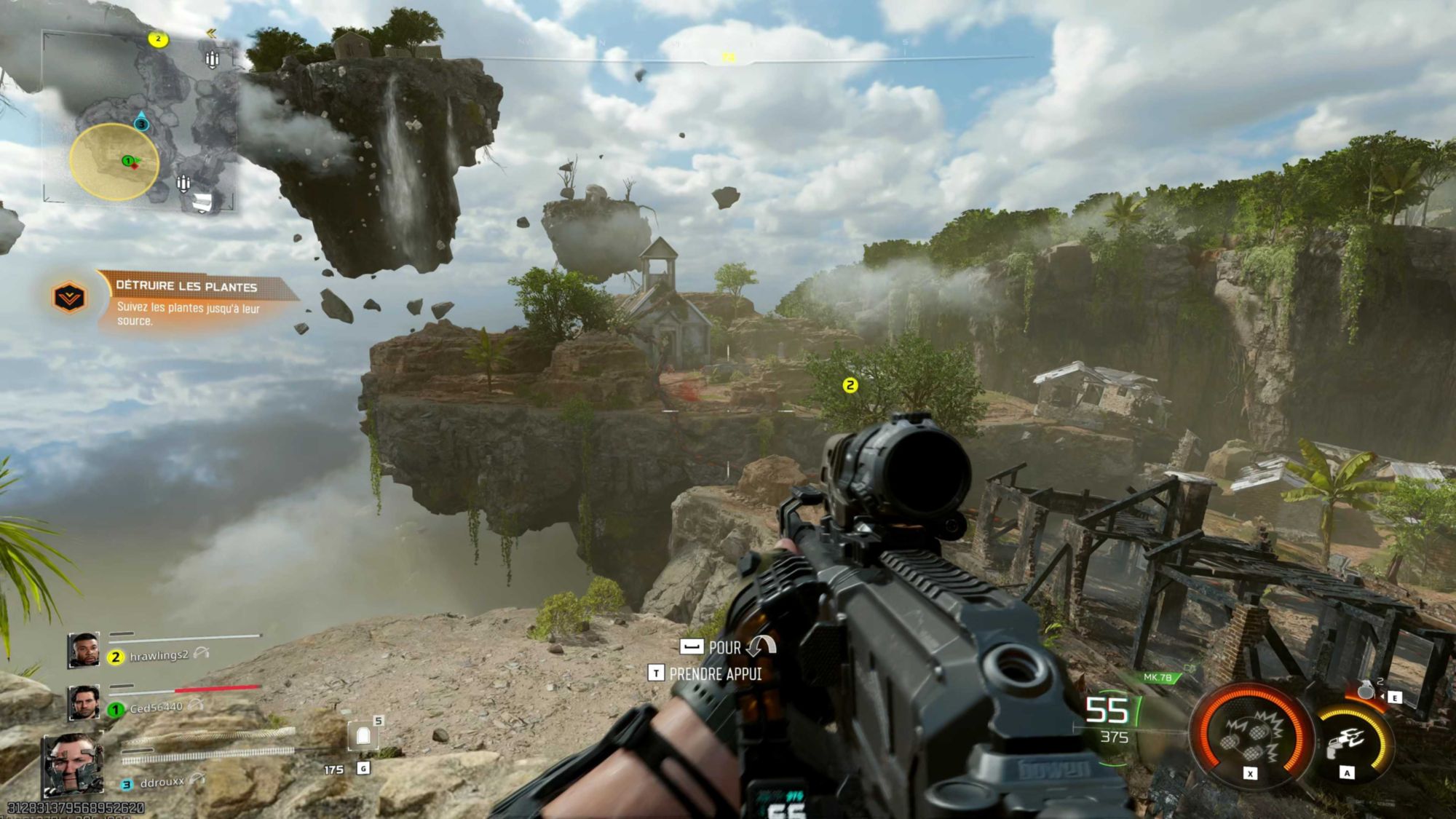This screenshot has height=819, width=1456.
Task: Click the frag grenade equipment icon
Action: [x=1366, y=690]
